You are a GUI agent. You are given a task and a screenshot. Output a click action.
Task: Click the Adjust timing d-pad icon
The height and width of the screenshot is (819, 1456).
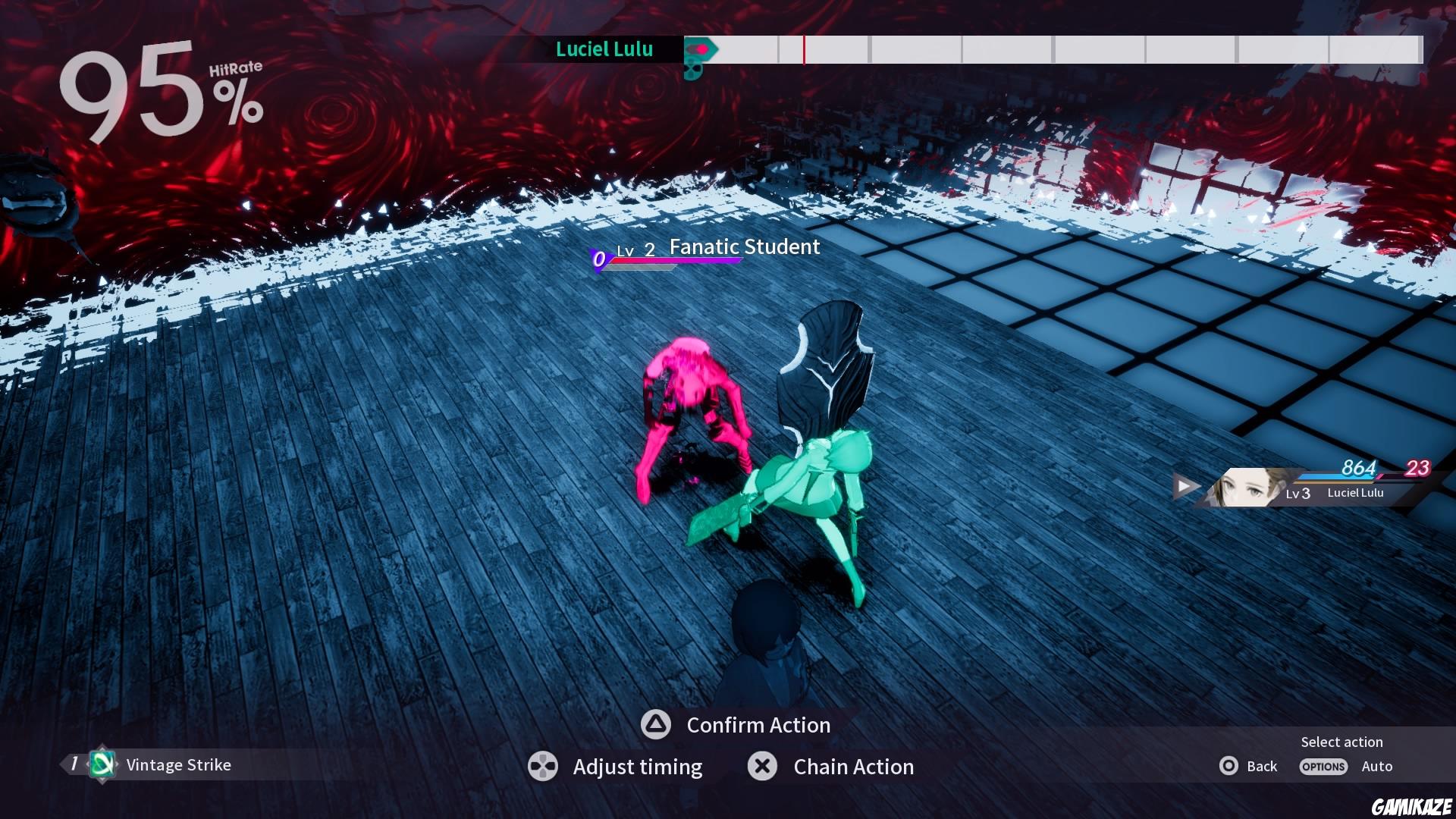pos(543,767)
